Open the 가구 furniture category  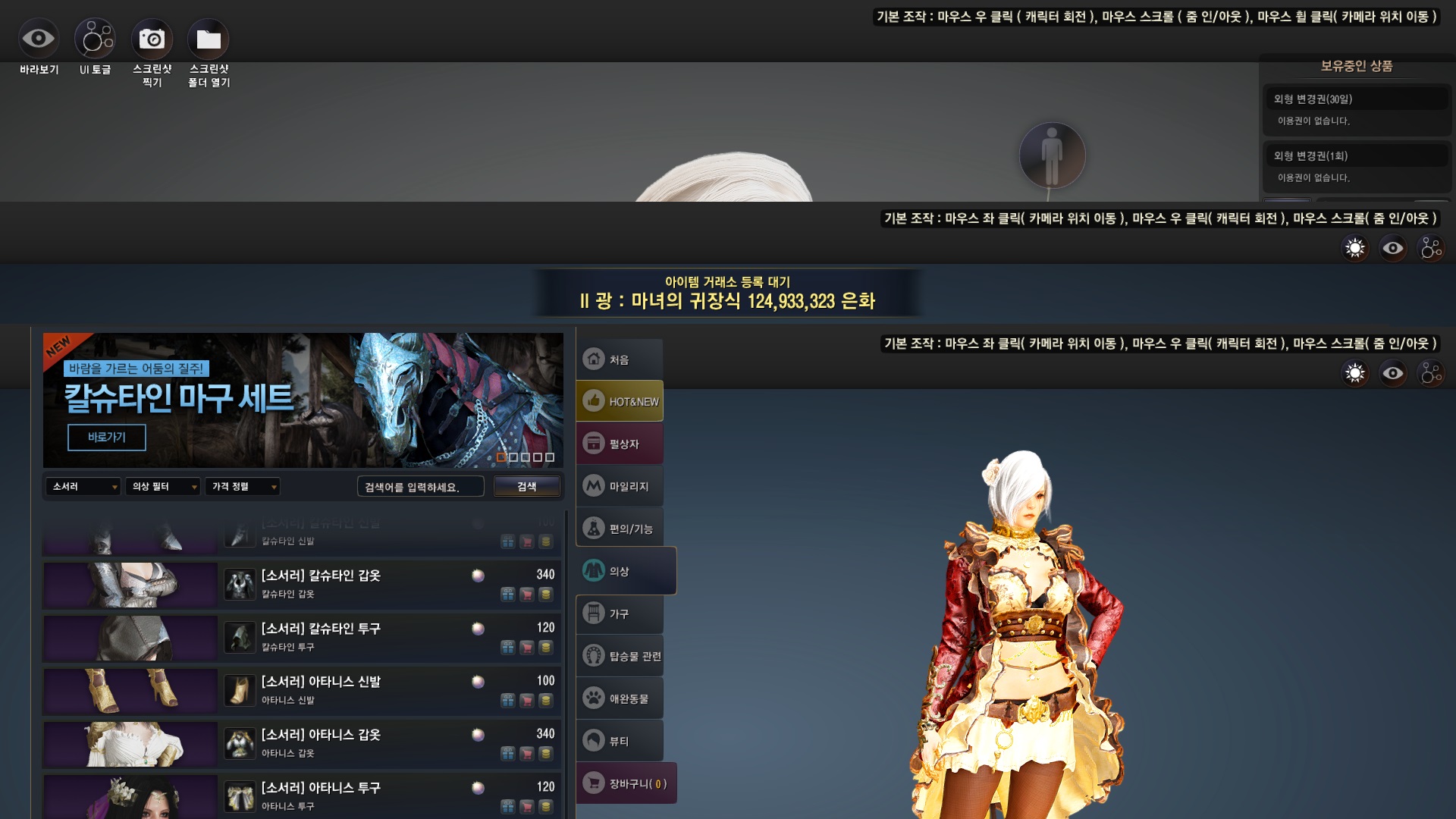[x=620, y=613]
